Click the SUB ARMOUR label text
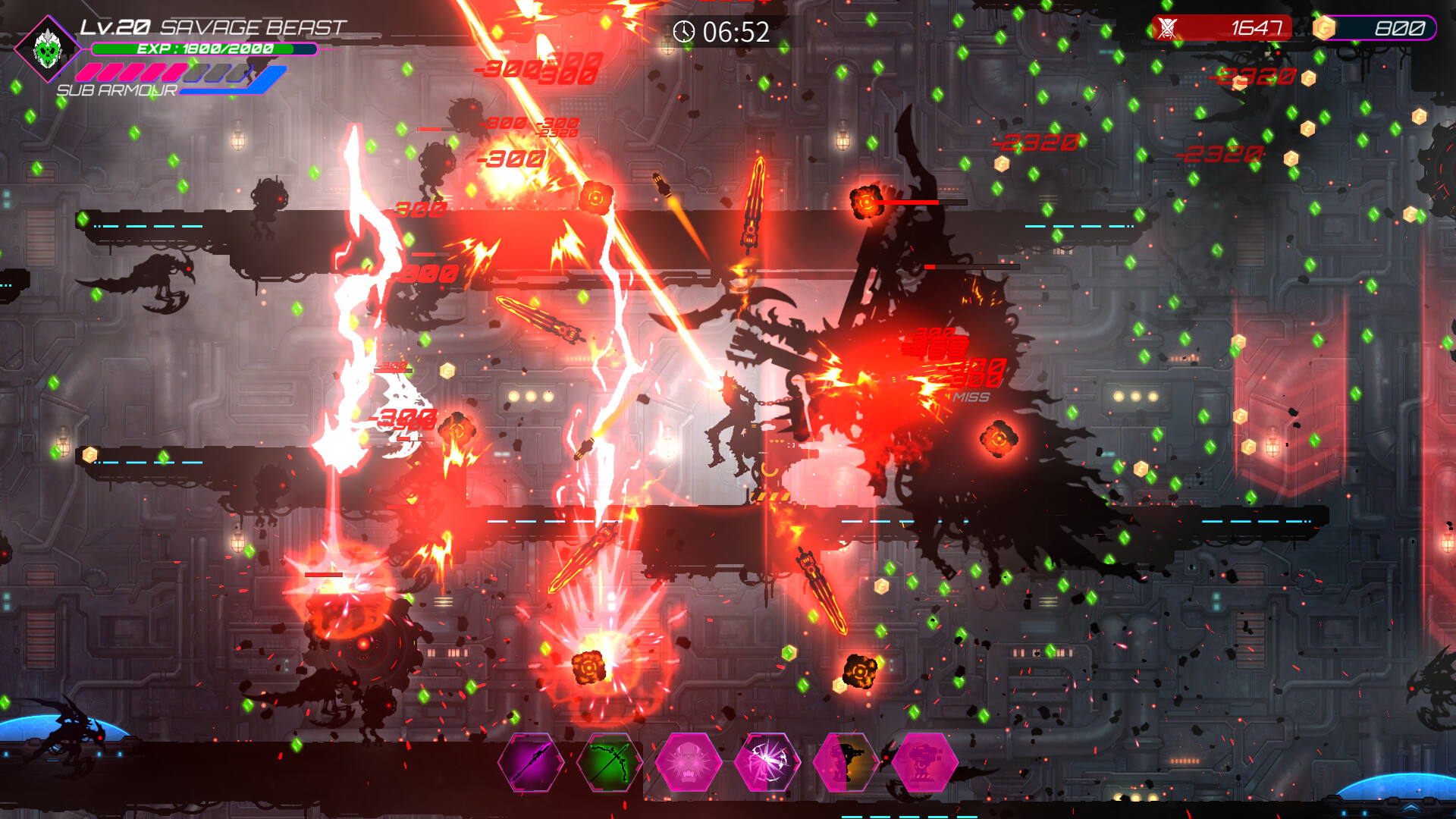 click(x=118, y=91)
